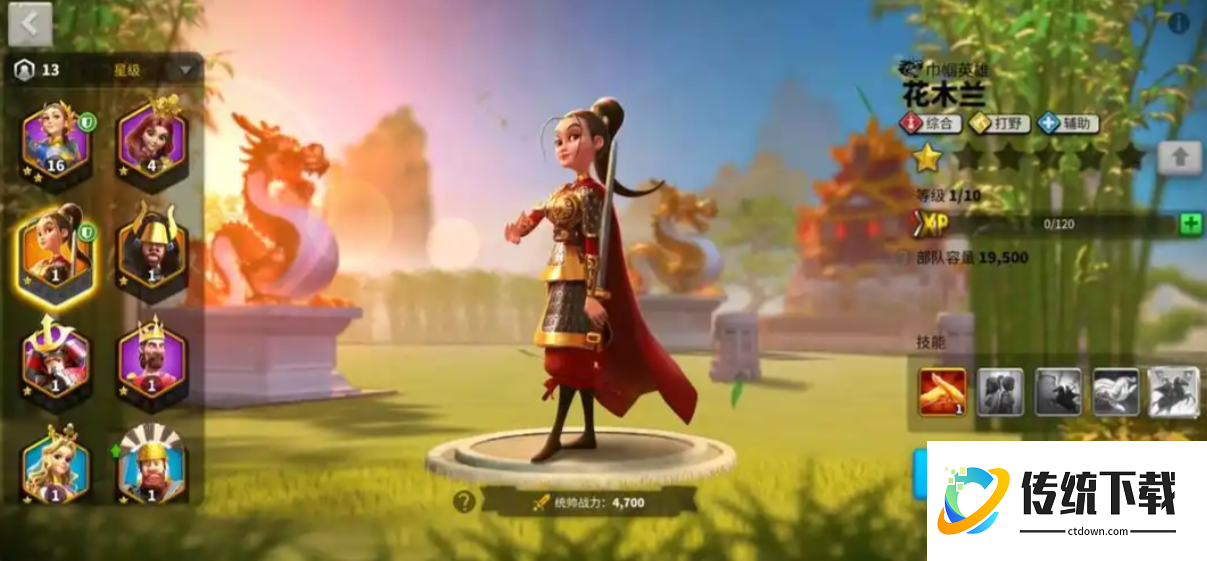Inspect the locked mounted rider skill icon
The image size is (1207, 561).
click(x=1173, y=392)
